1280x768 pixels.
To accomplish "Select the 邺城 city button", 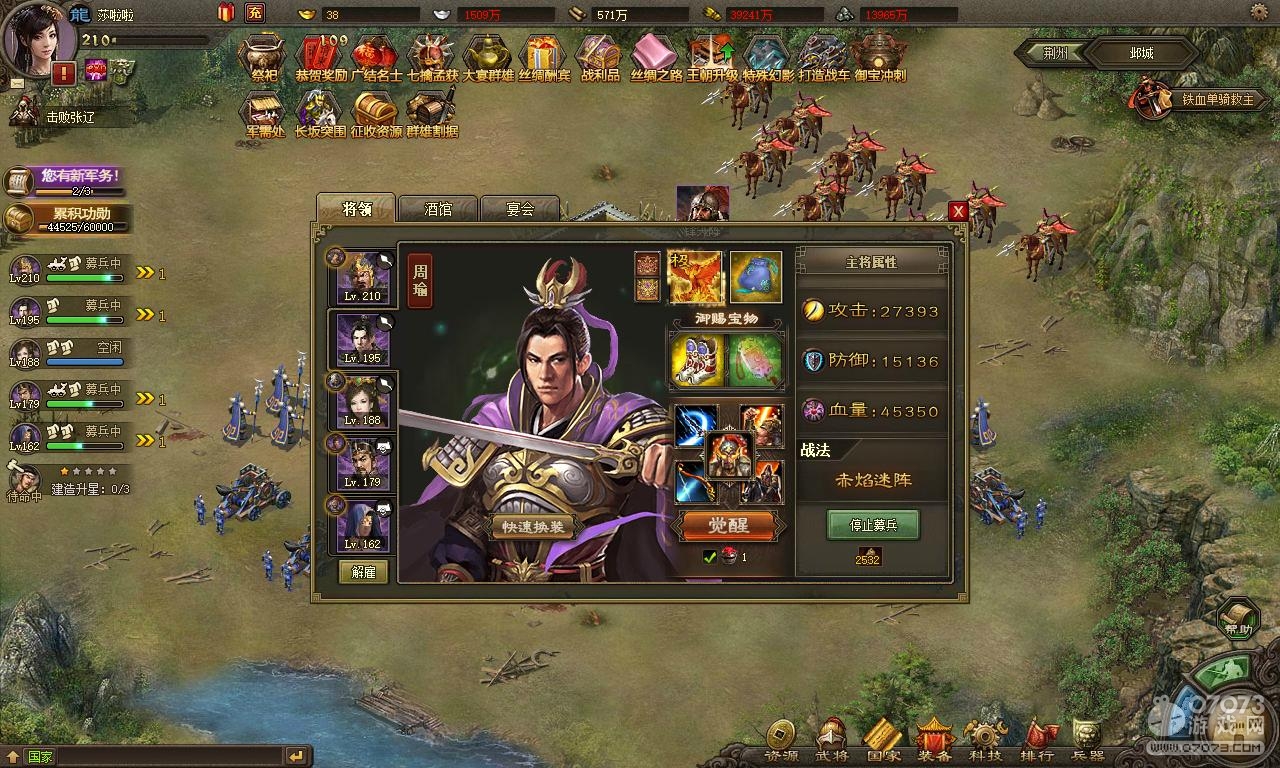I will (1141, 53).
